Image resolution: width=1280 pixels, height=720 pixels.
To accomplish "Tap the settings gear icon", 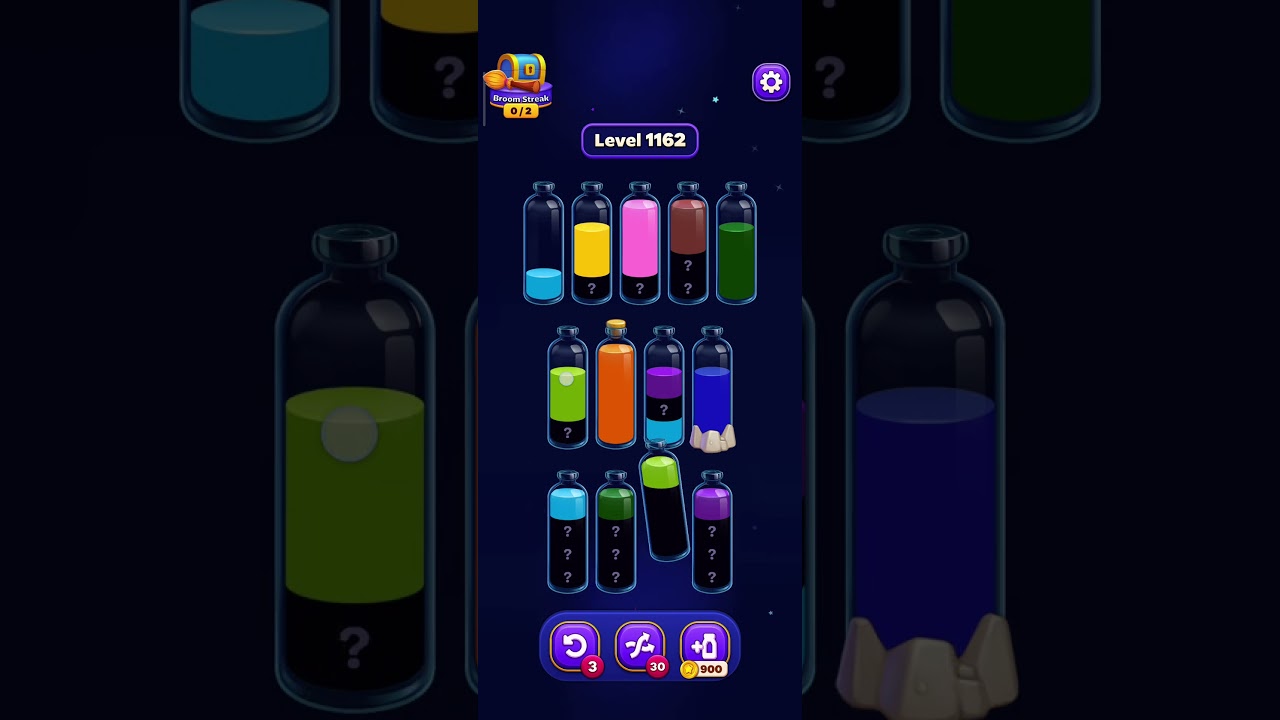I will point(770,82).
